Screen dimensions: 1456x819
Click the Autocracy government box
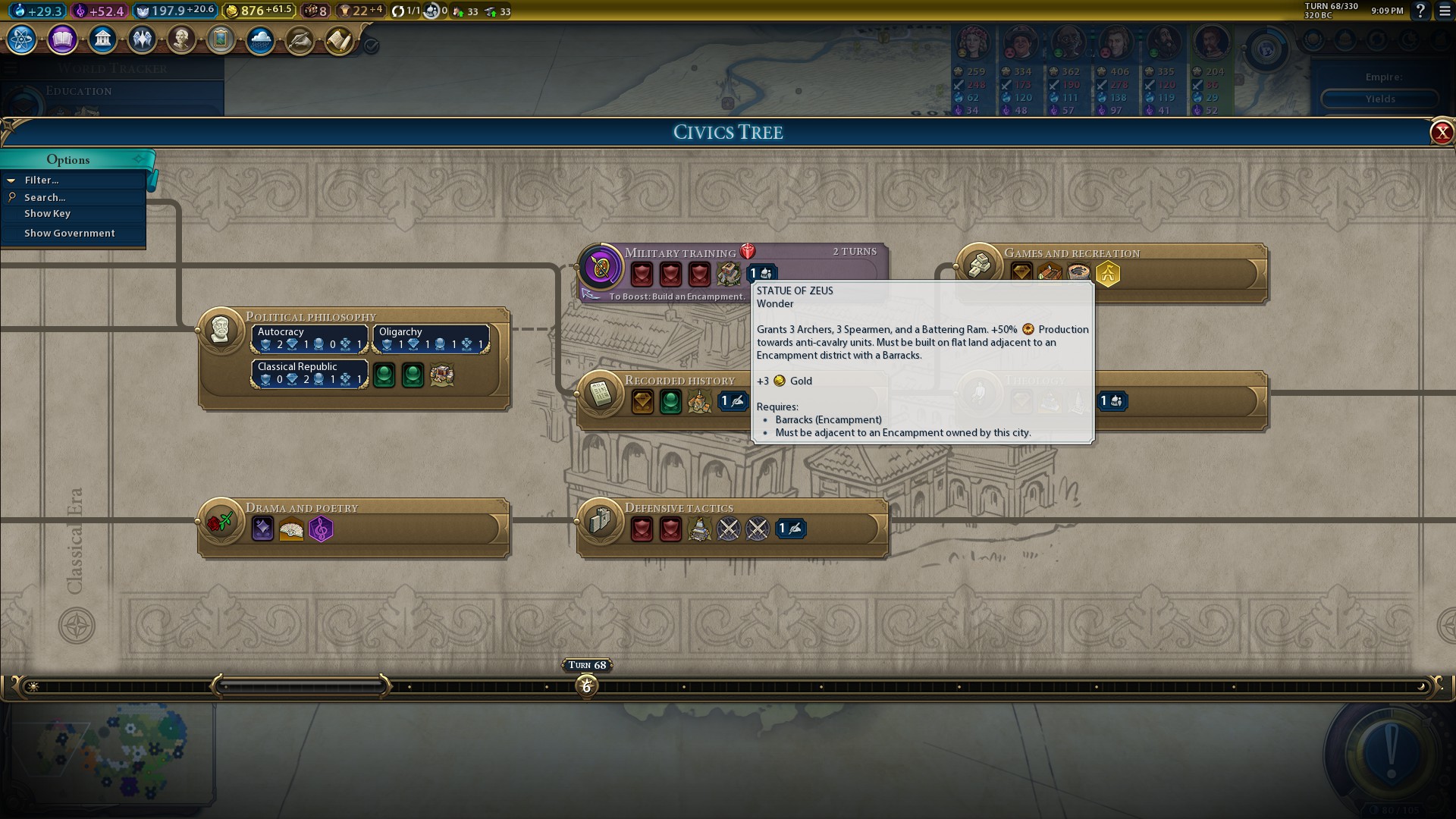pyautogui.click(x=309, y=339)
